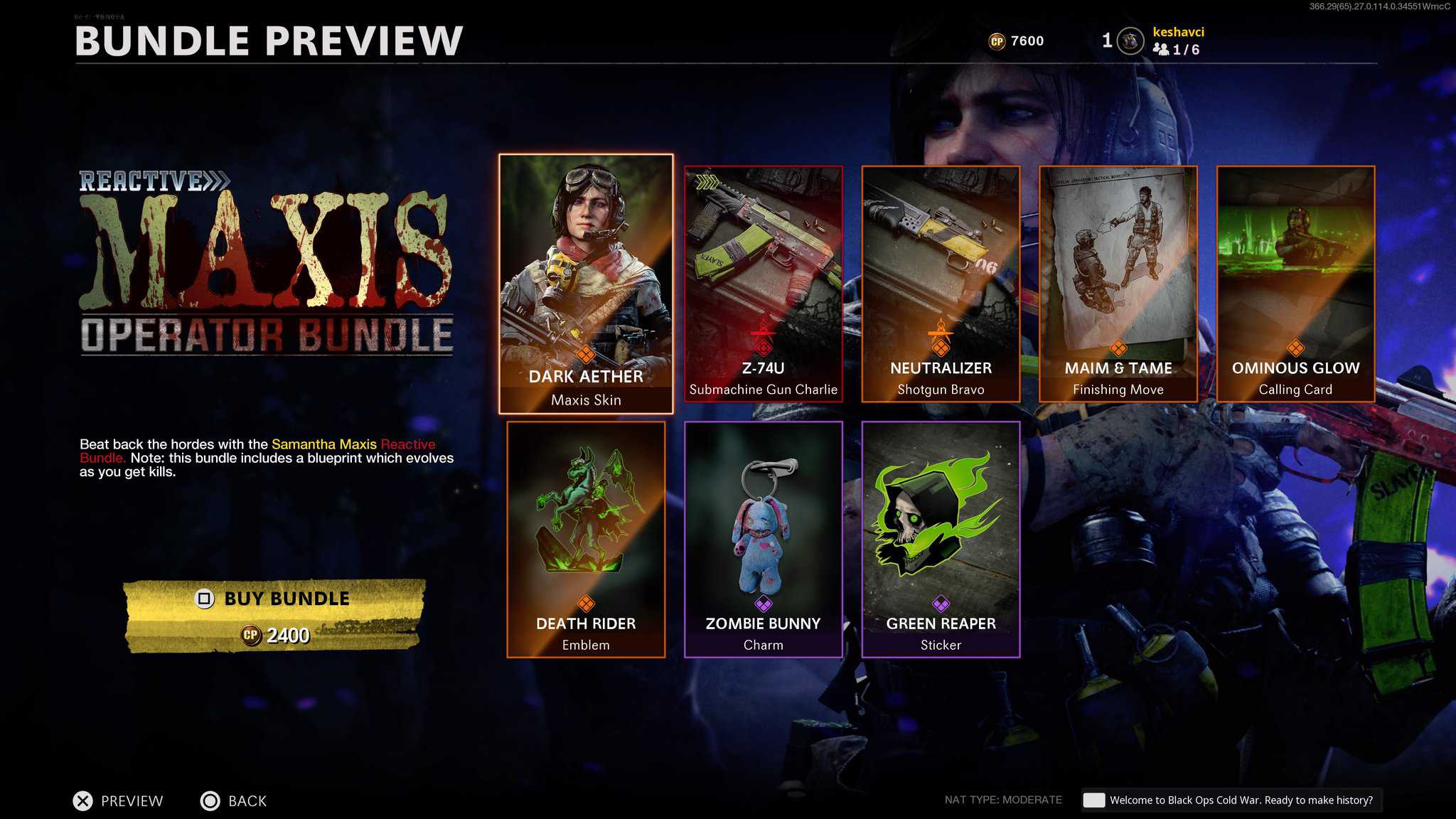
Task: Select the Death Rider Emblem tile
Action: pos(586,539)
